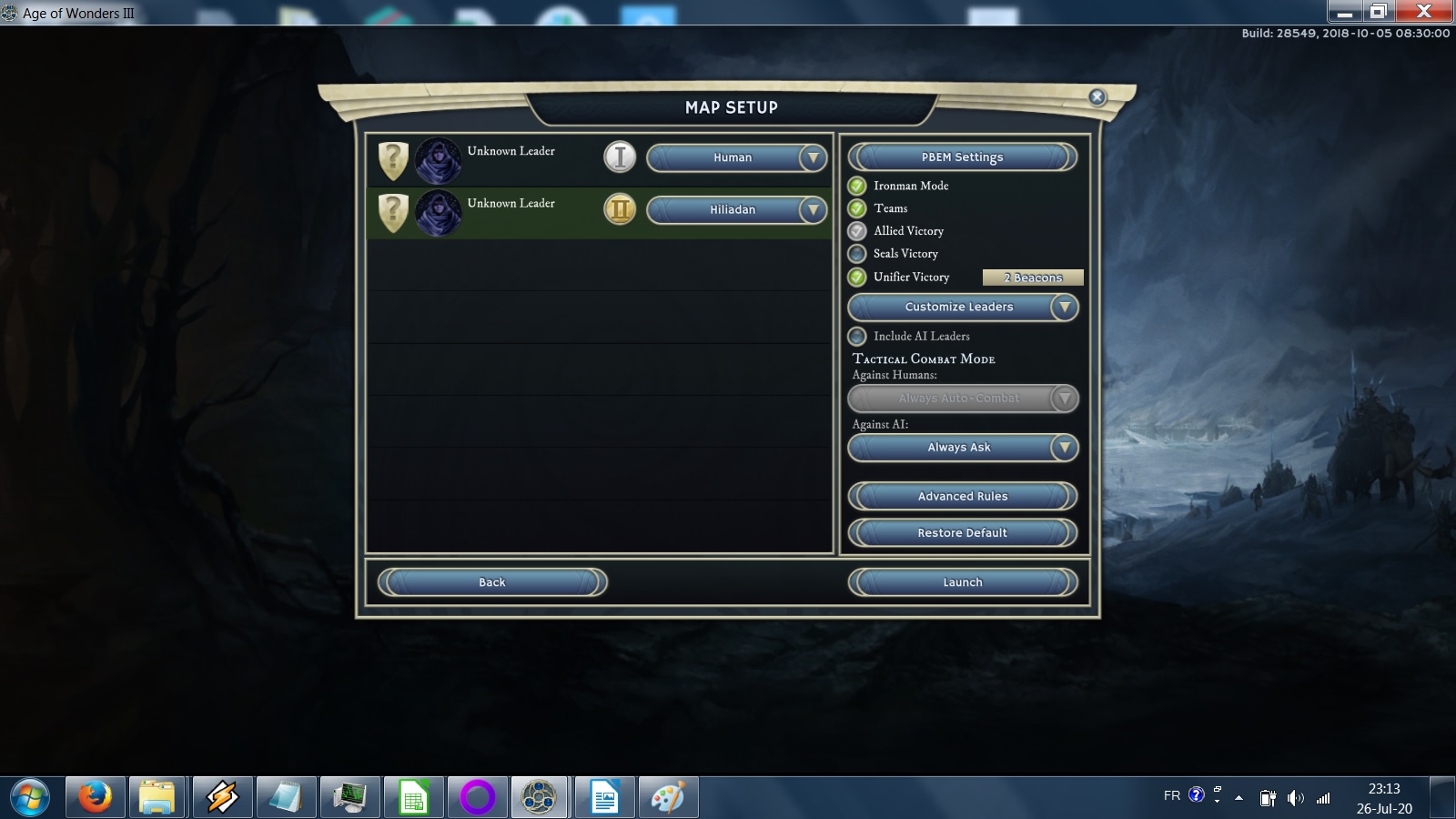
Task: Open the PBEM Settings
Action: point(962,157)
